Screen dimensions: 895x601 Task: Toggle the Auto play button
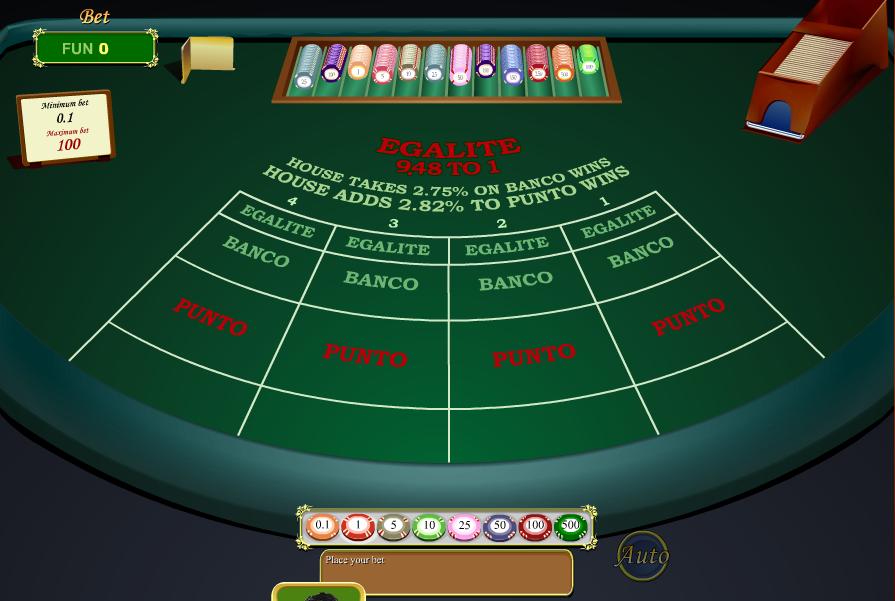[642, 555]
